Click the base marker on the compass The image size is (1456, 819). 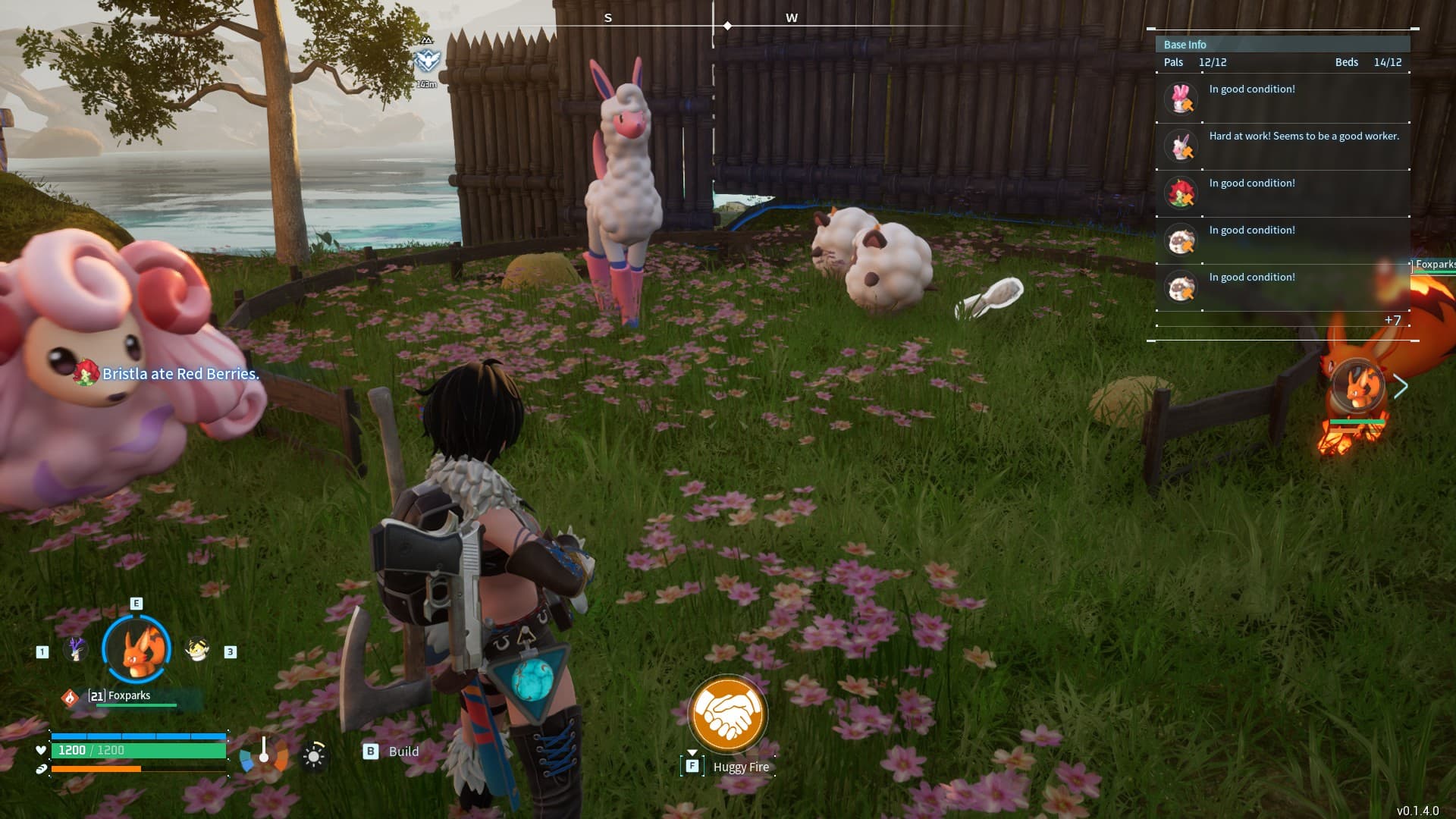[x=427, y=60]
